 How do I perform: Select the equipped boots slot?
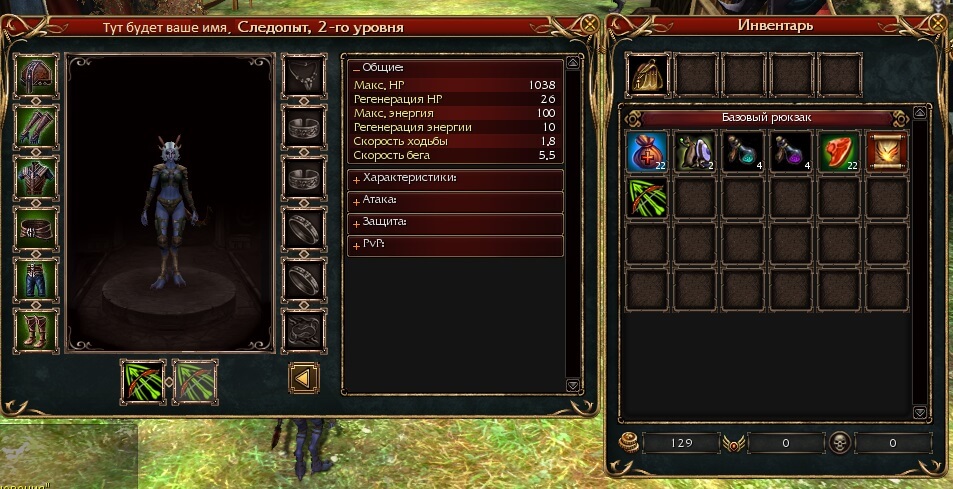coord(37,332)
